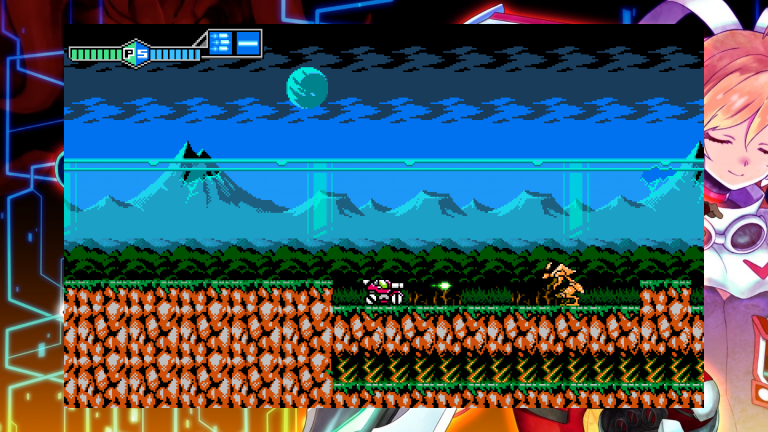Click the PS hexagon emblem
The height and width of the screenshot is (432, 768).
[136, 53]
